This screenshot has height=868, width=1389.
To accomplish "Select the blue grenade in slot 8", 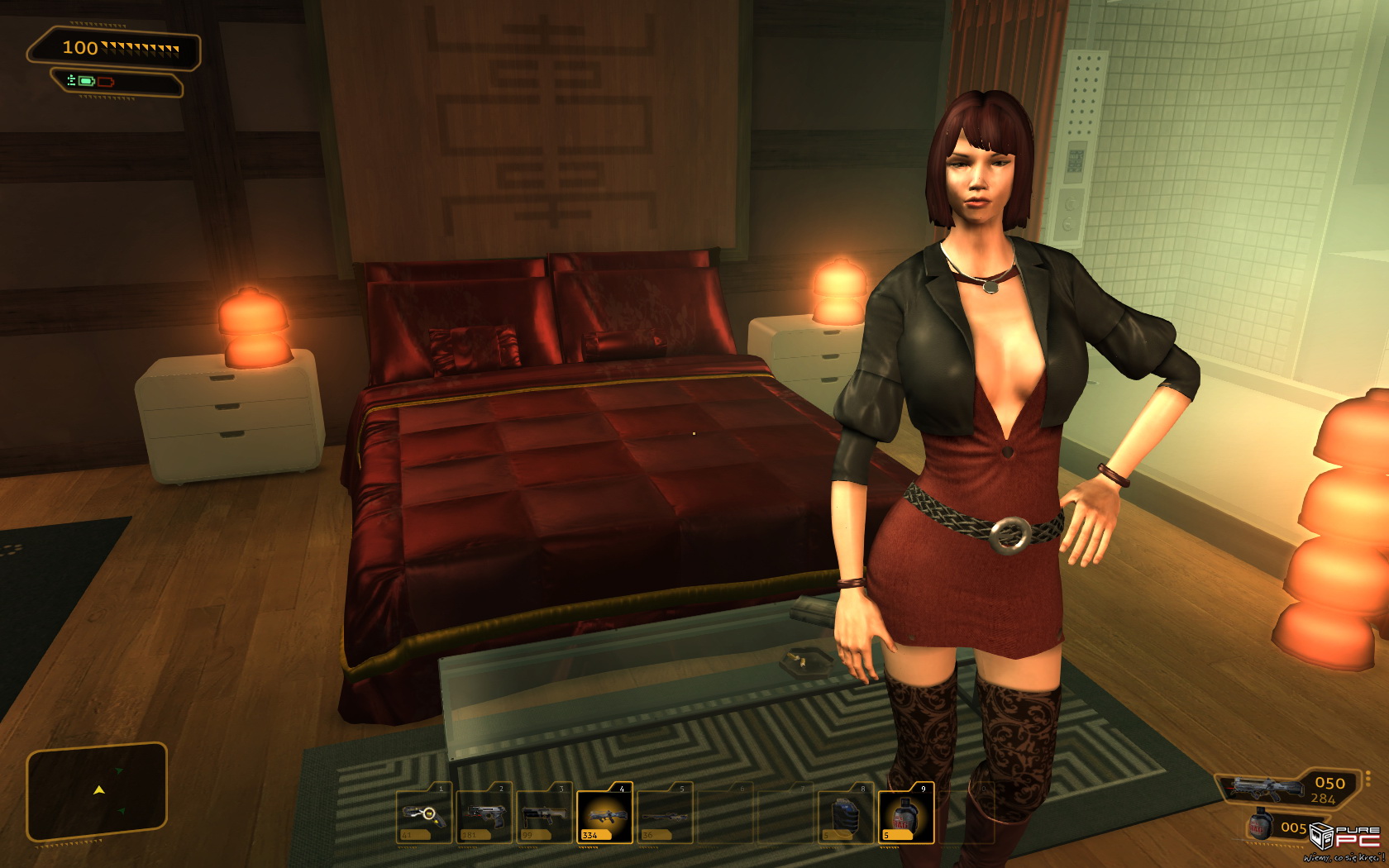I will click(845, 815).
